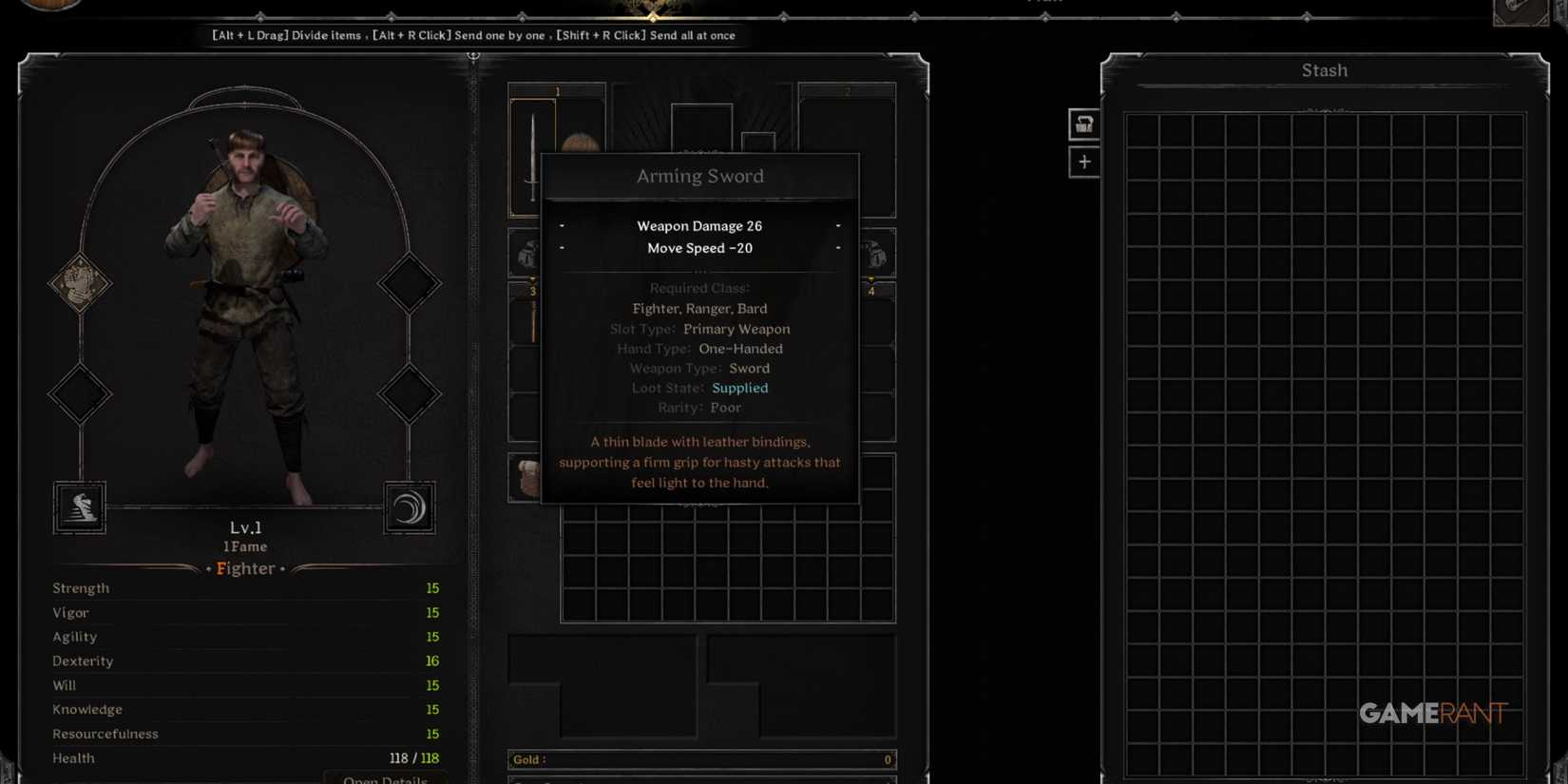This screenshot has height=784, width=1568.
Task: Toggle the empty diamond slot under the portrait emblem
Action: tap(80, 394)
